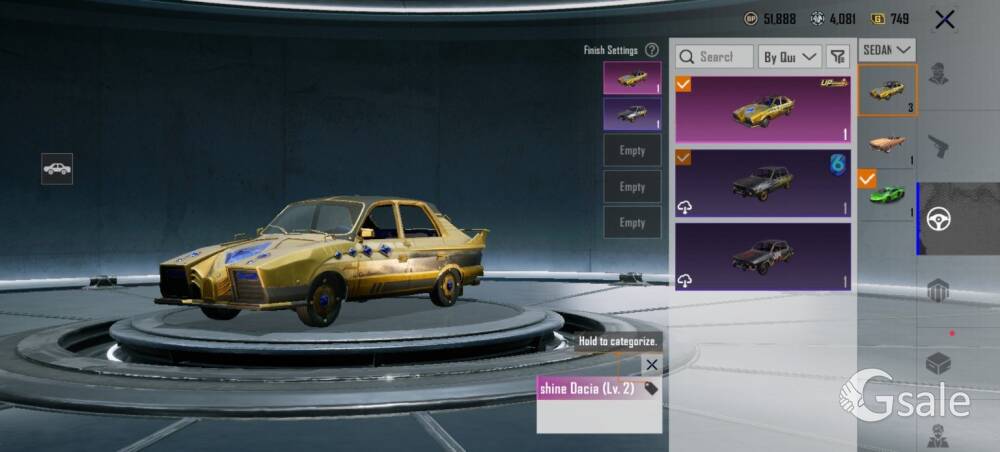Choose the gold Dacia skin card
This screenshot has width=1000, height=452.
point(763,108)
